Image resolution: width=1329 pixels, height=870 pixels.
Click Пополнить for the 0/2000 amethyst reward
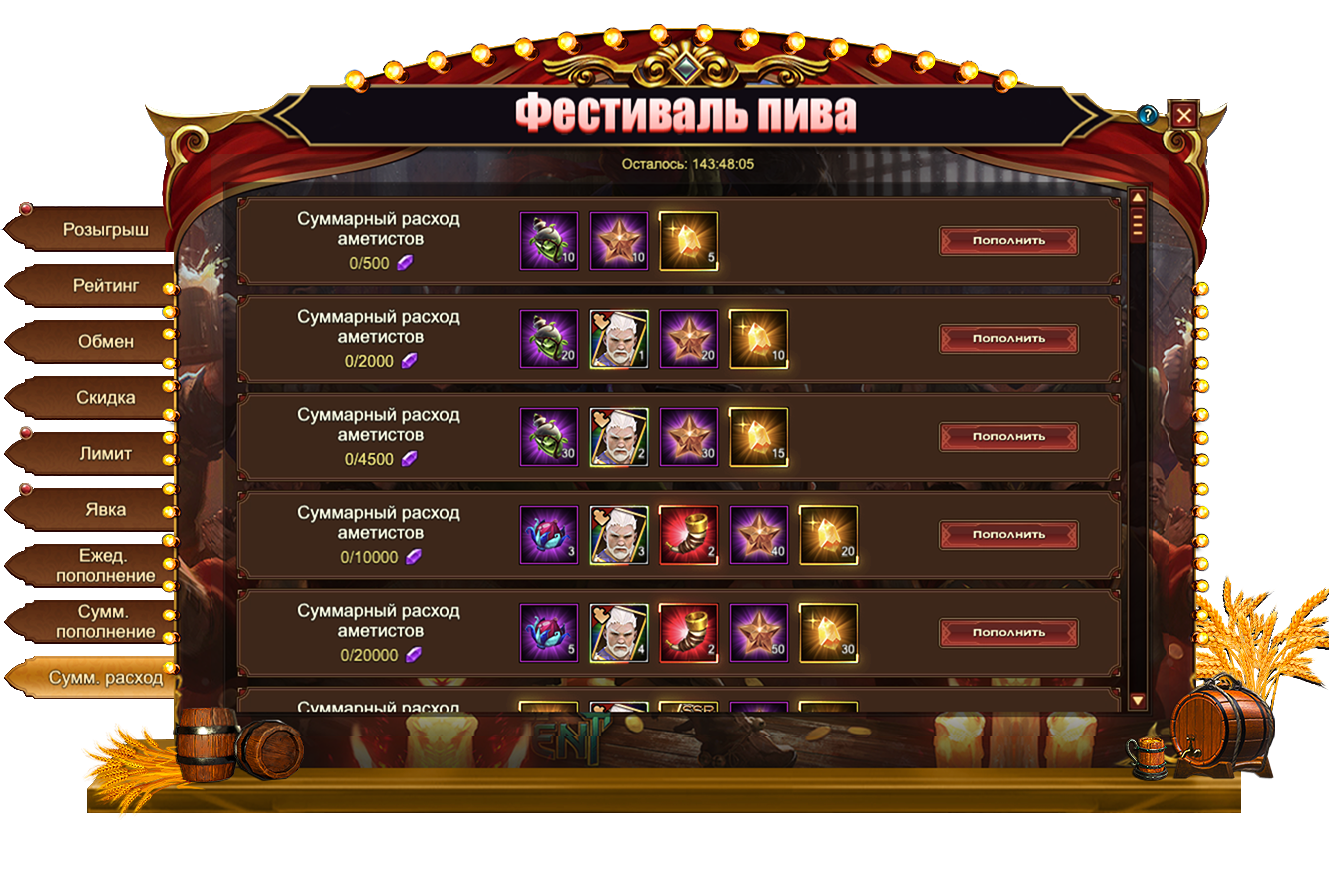click(1008, 339)
